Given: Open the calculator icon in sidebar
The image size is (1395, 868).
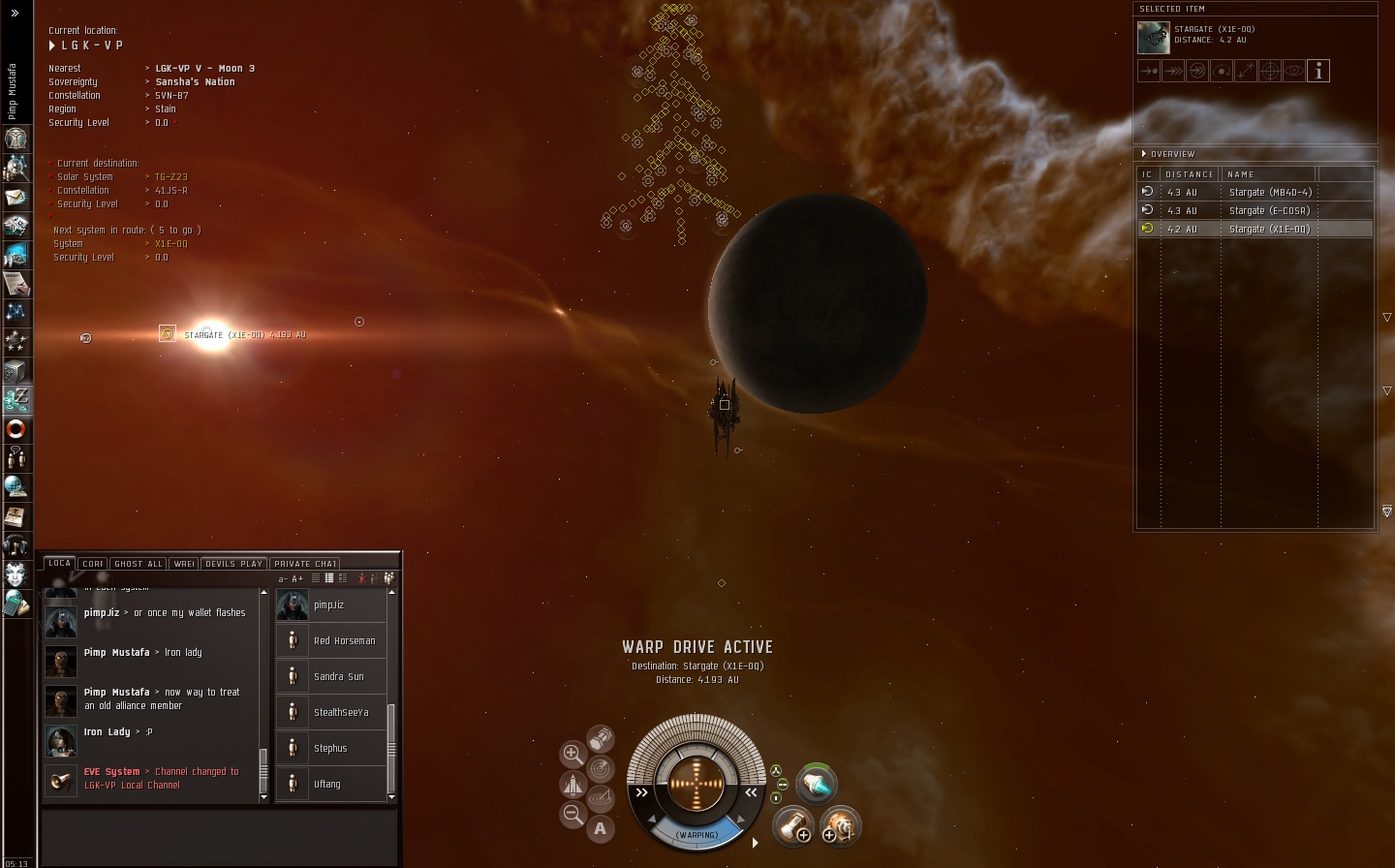Looking at the screenshot, I should click(x=15, y=604).
